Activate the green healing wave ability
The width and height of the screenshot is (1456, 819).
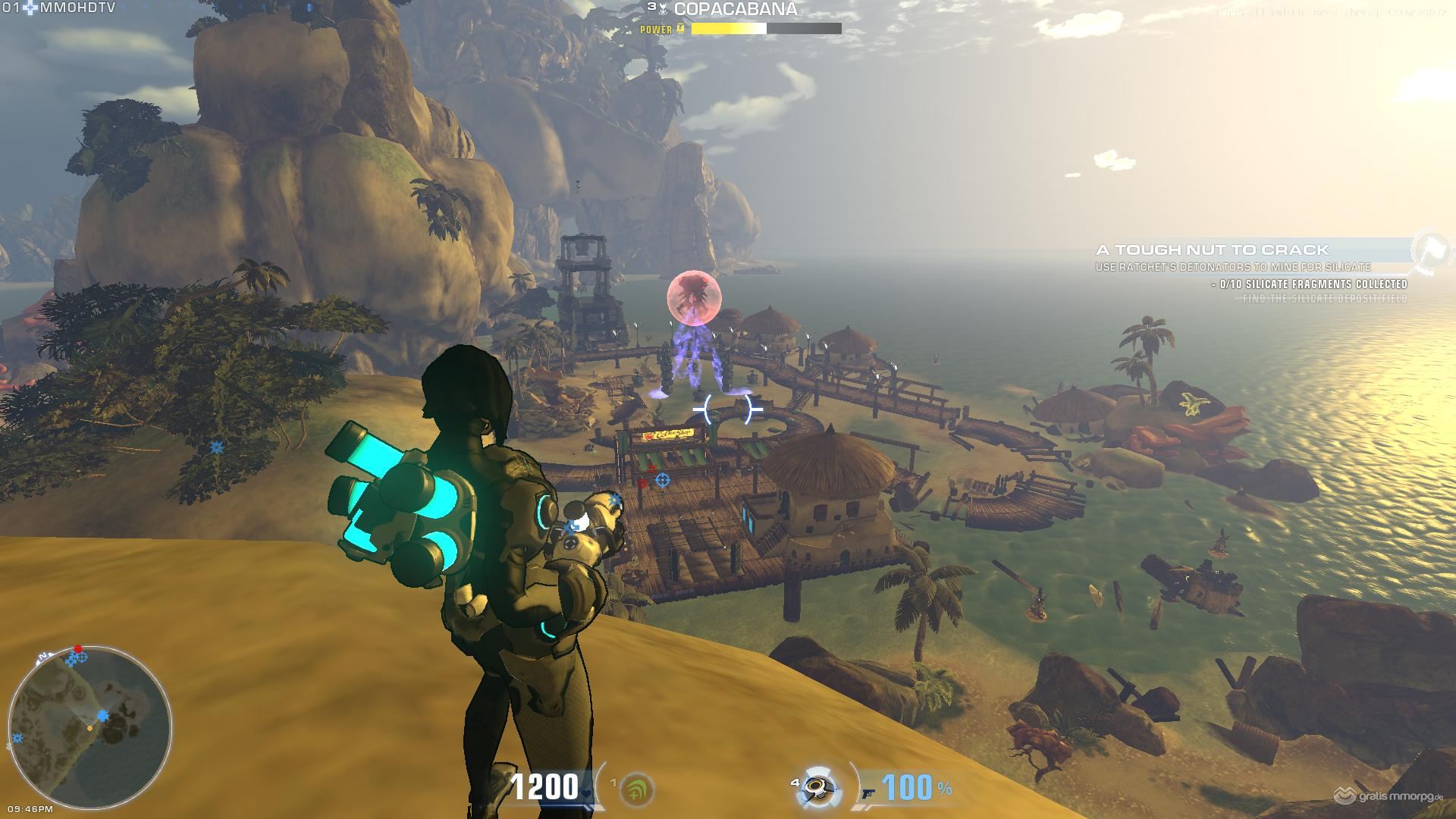636,790
